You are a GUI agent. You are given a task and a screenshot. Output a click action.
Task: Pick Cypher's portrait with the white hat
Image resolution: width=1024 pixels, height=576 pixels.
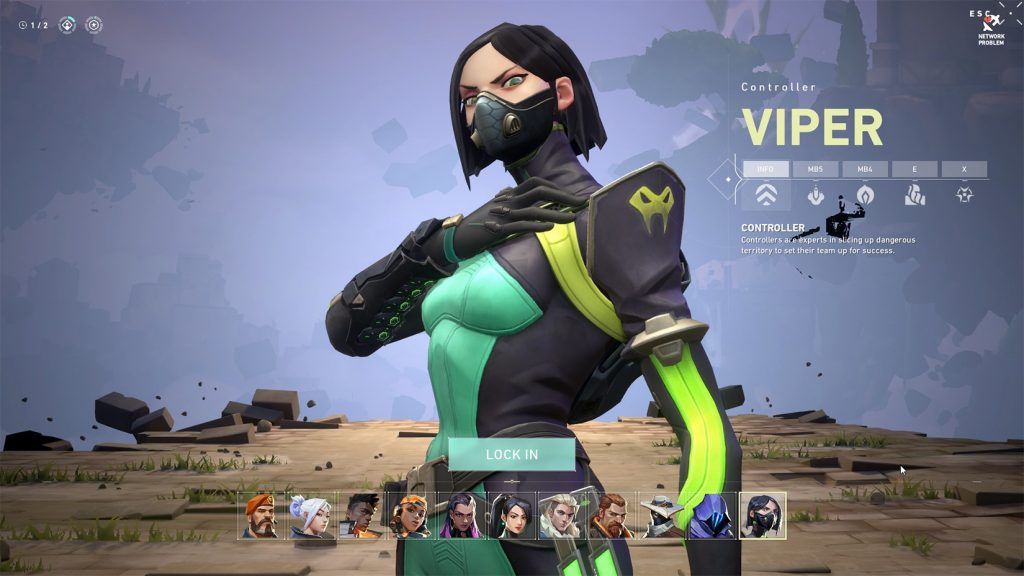click(x=662, y=515)
